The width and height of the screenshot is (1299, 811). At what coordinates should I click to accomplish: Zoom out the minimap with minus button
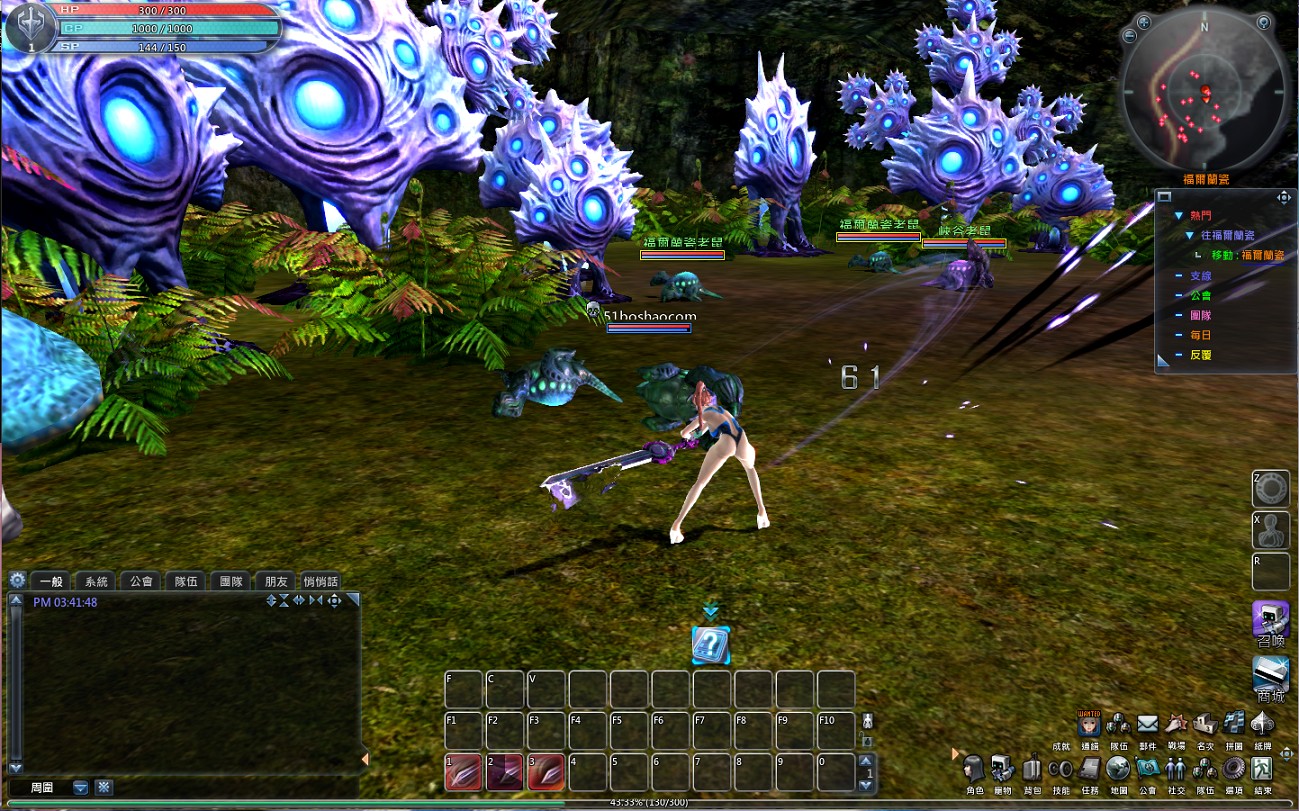[1130, 36]
